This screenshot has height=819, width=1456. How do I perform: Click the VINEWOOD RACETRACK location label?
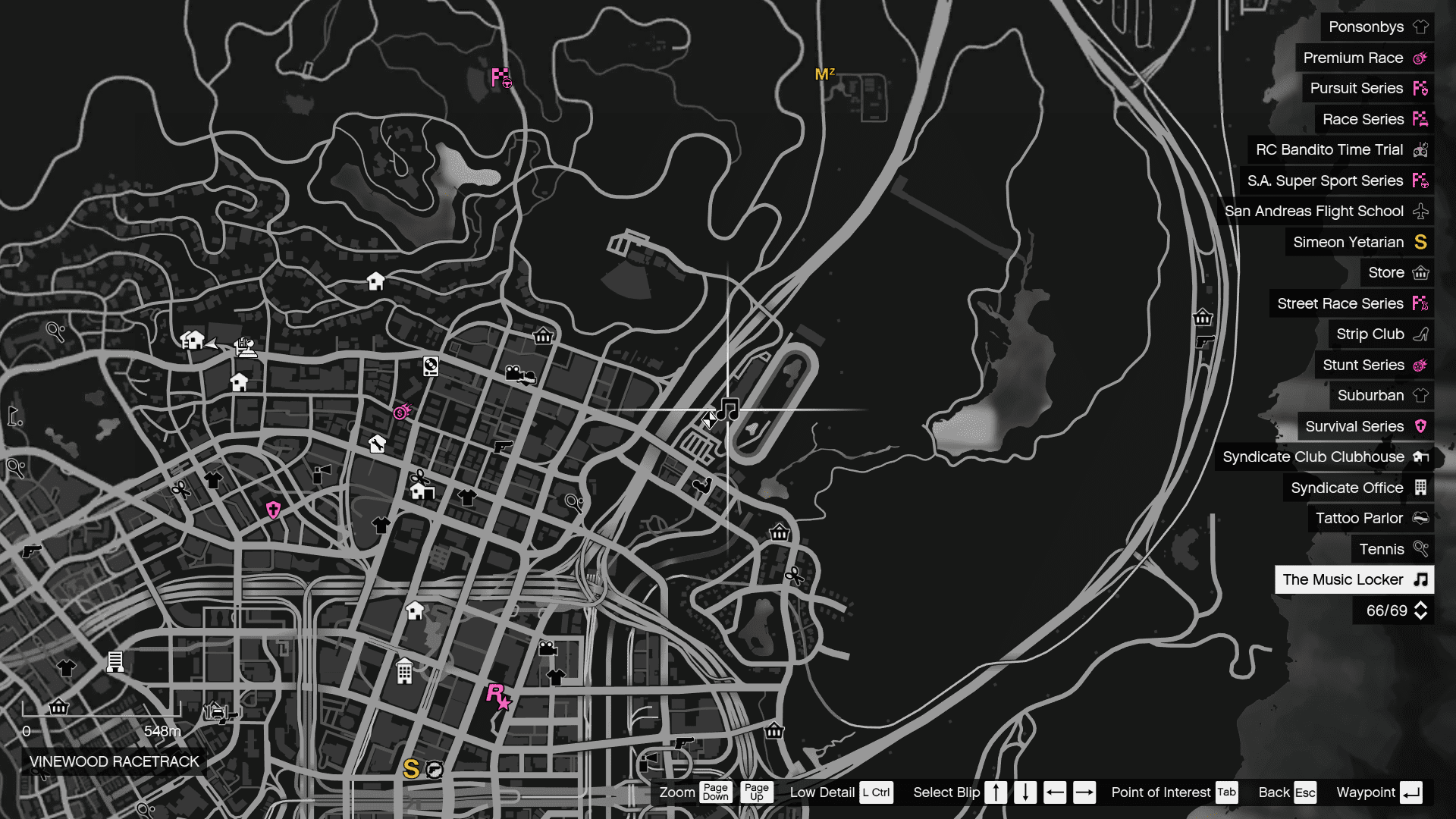click(x=112, y=761)
